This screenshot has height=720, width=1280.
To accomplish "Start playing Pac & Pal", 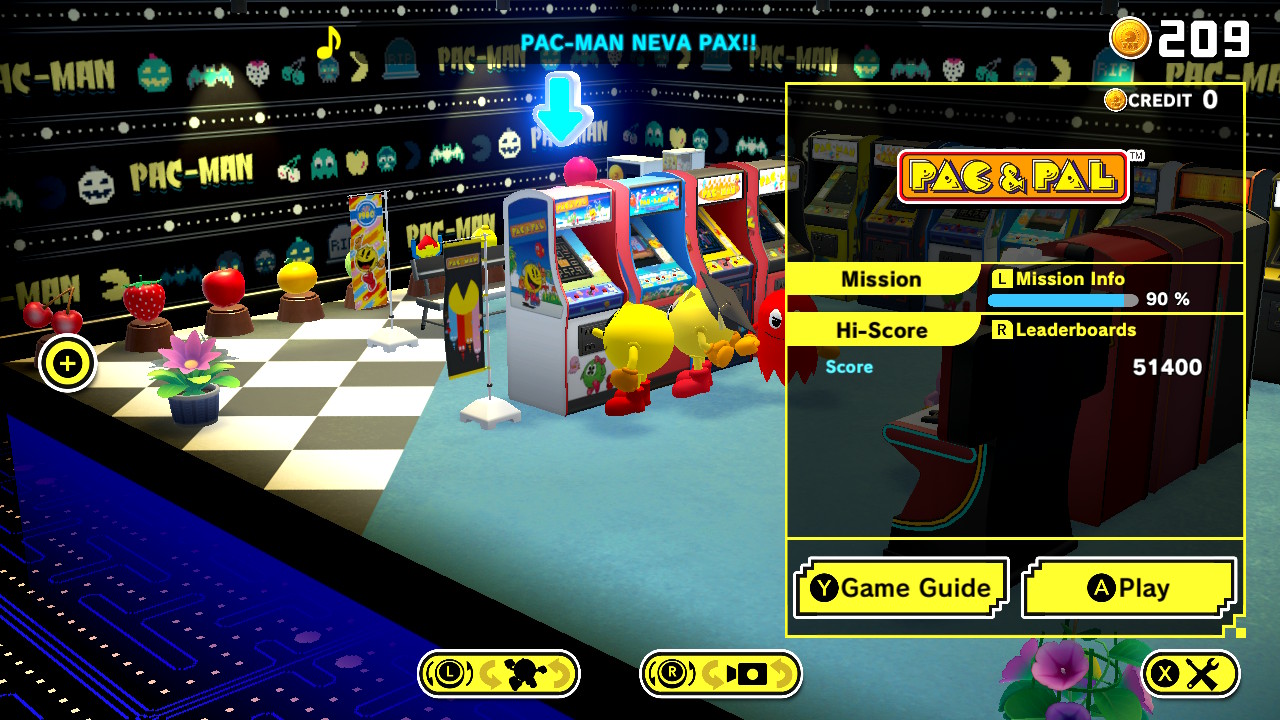I will tap(1129, 588).
